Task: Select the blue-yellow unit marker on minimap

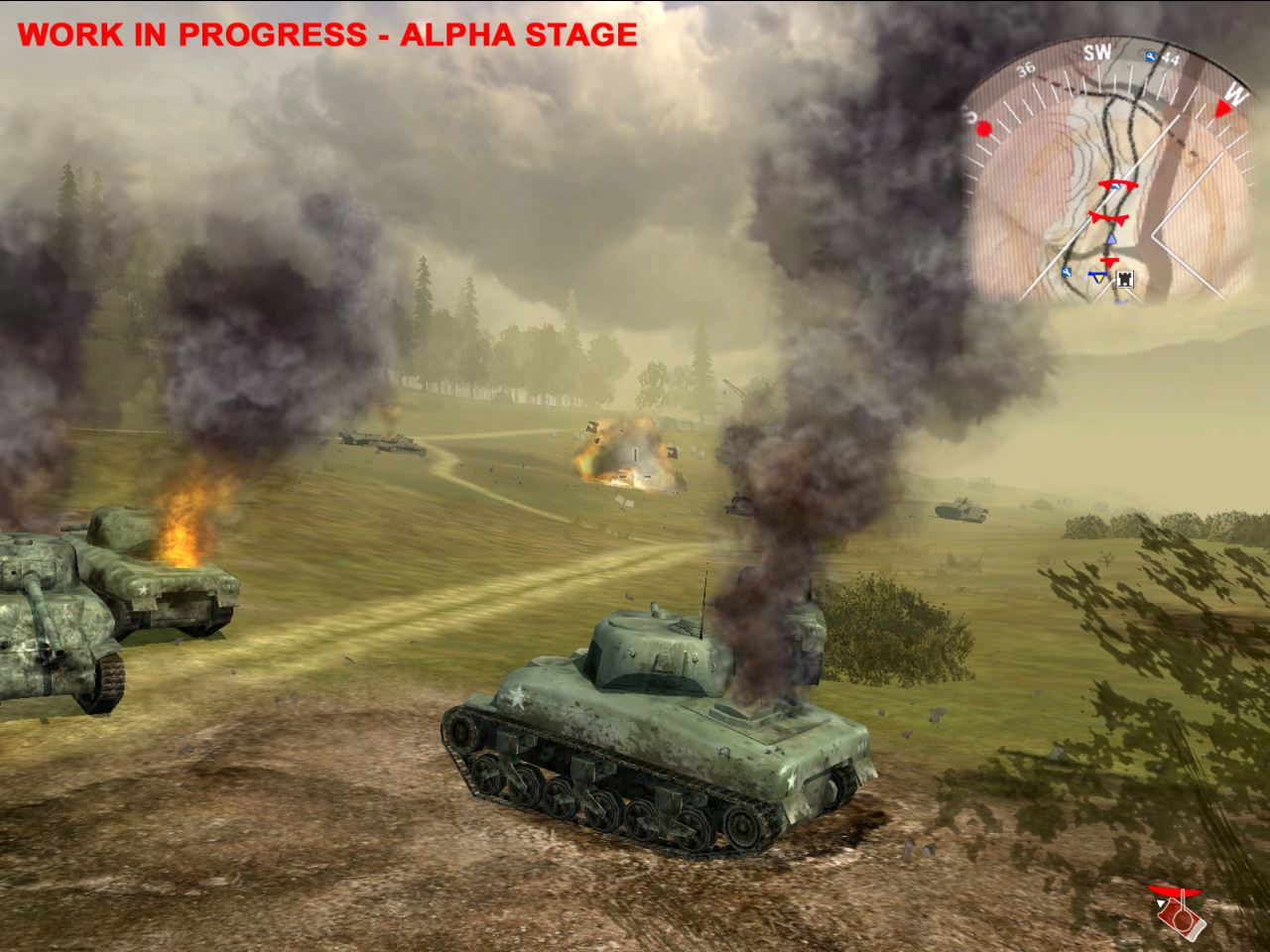Action: pyautogui.click(x=1097, y=277)
